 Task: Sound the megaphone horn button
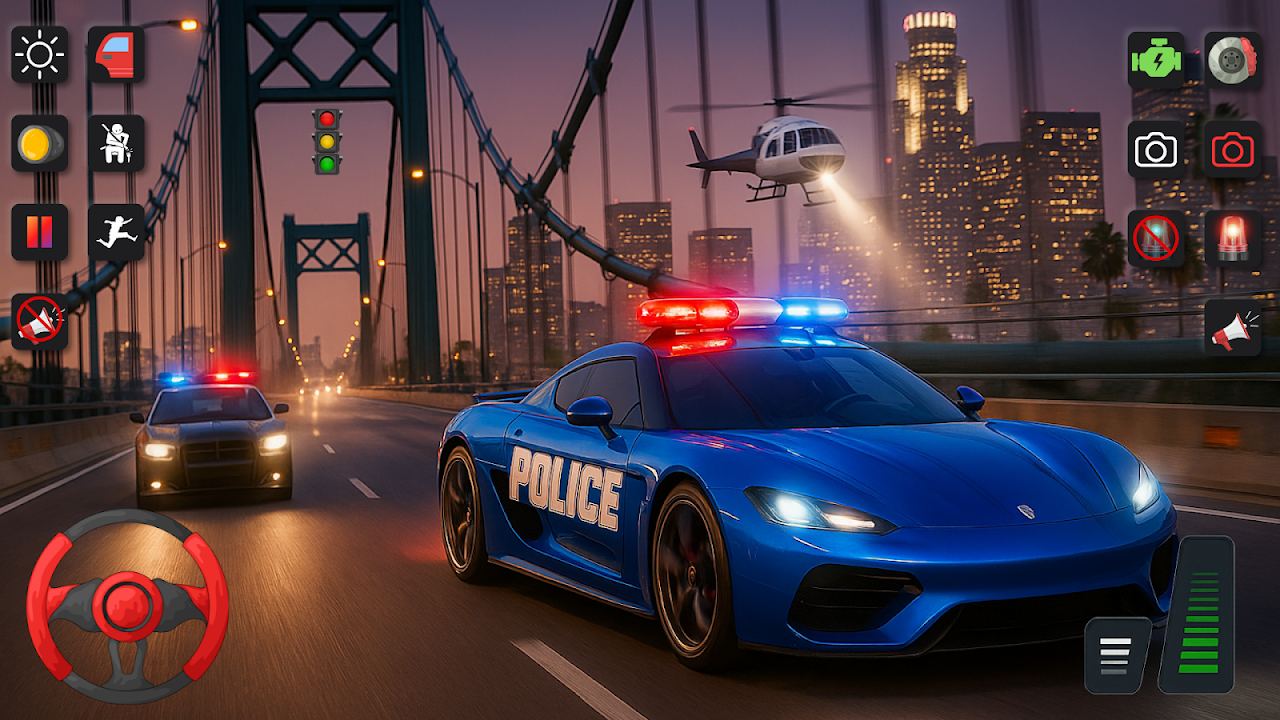[1232, 327]
